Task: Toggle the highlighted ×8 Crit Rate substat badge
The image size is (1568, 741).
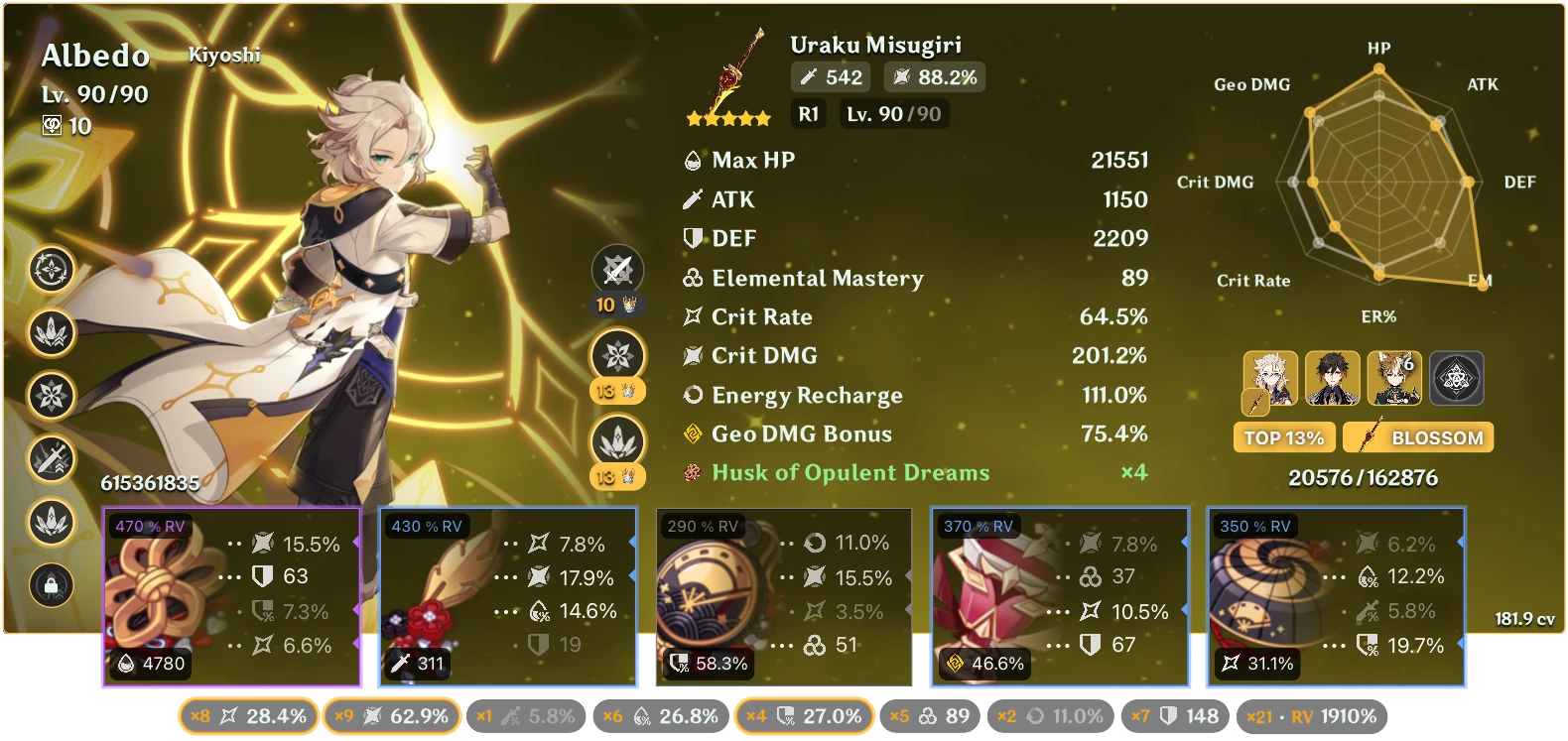Action: point(248,714)
